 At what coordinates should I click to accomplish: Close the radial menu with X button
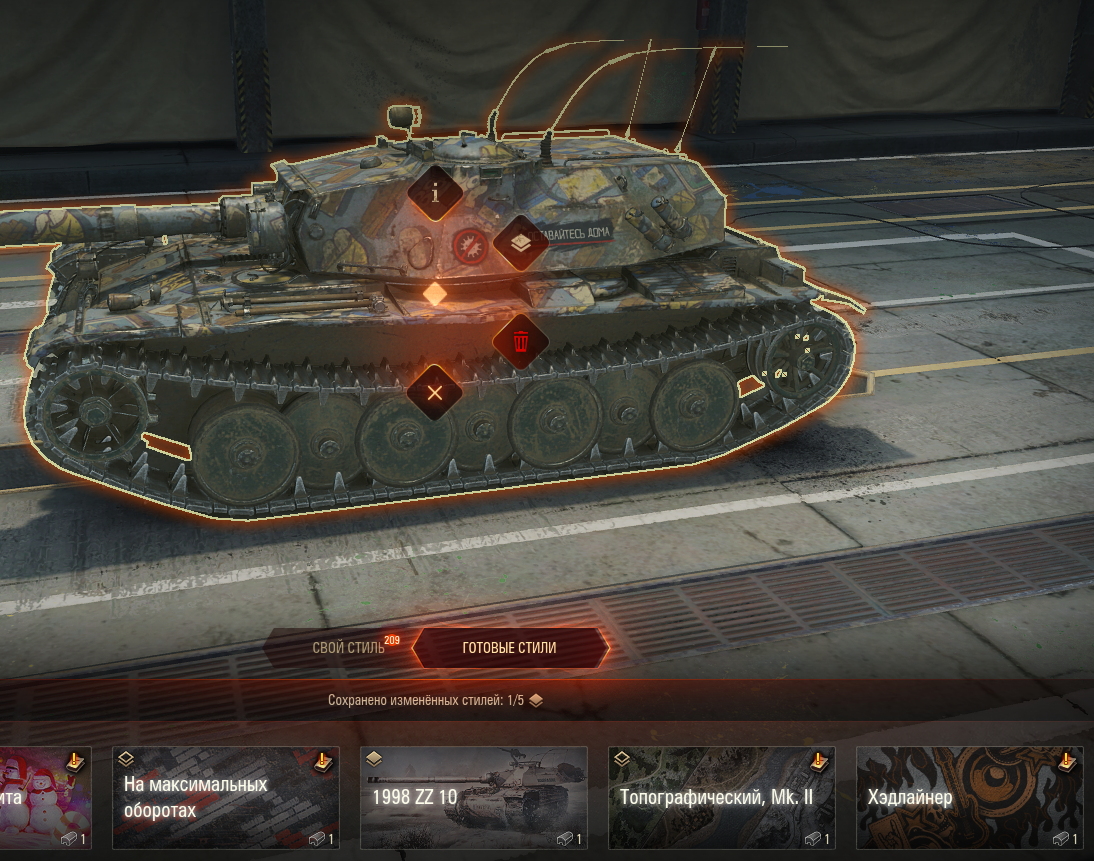(x=435, y=392)
